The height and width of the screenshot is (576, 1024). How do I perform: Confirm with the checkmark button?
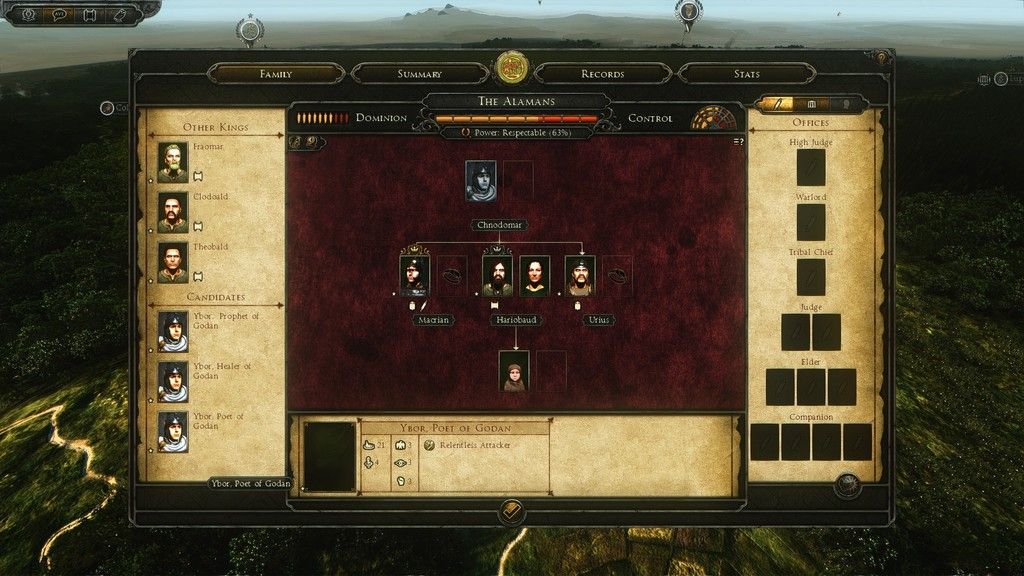click(511, 511)
